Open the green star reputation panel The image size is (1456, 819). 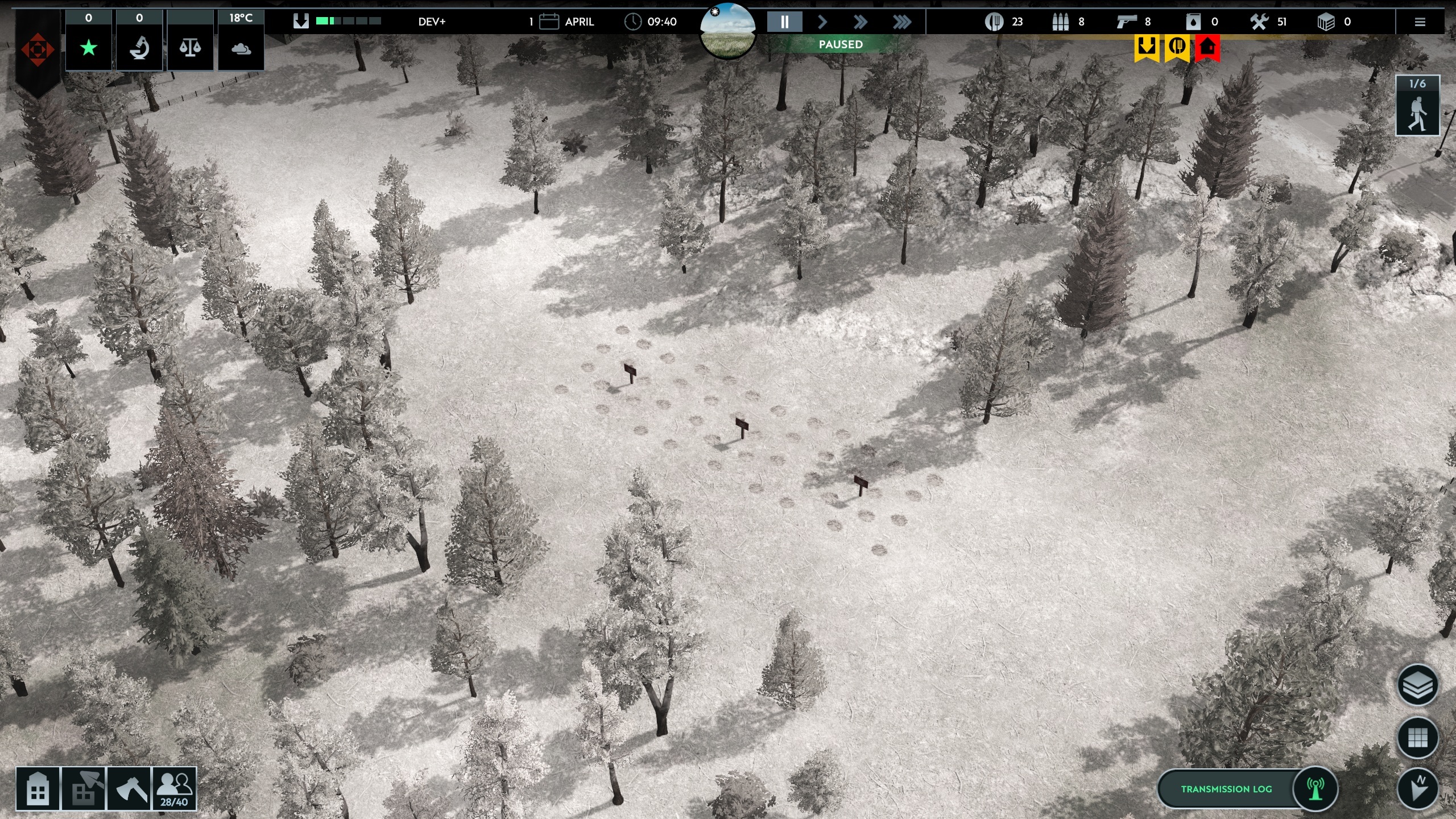89,48
